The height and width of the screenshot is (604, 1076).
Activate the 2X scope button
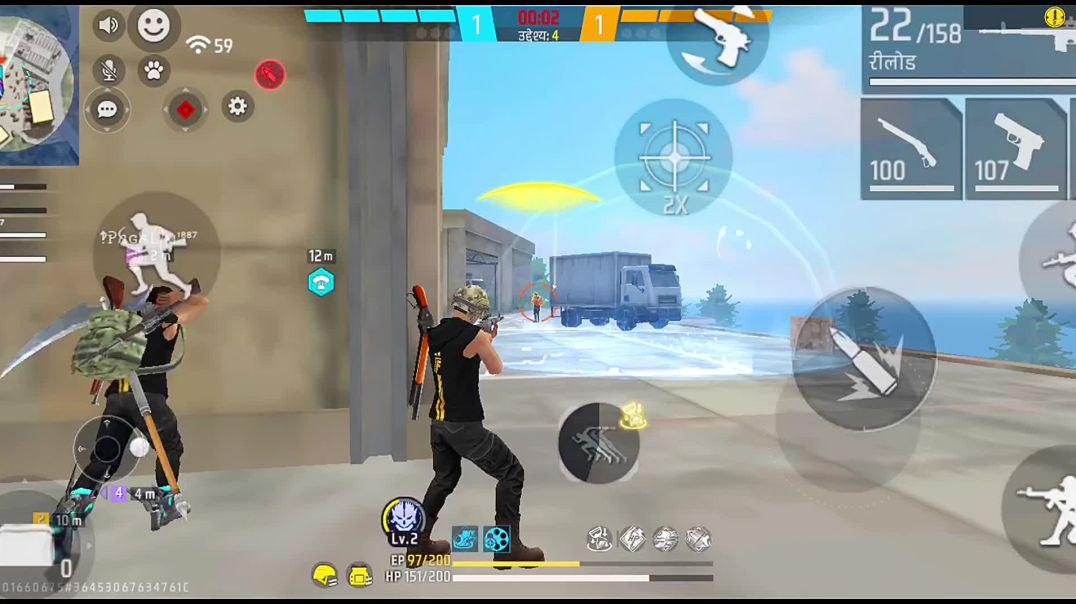(673, 160)
